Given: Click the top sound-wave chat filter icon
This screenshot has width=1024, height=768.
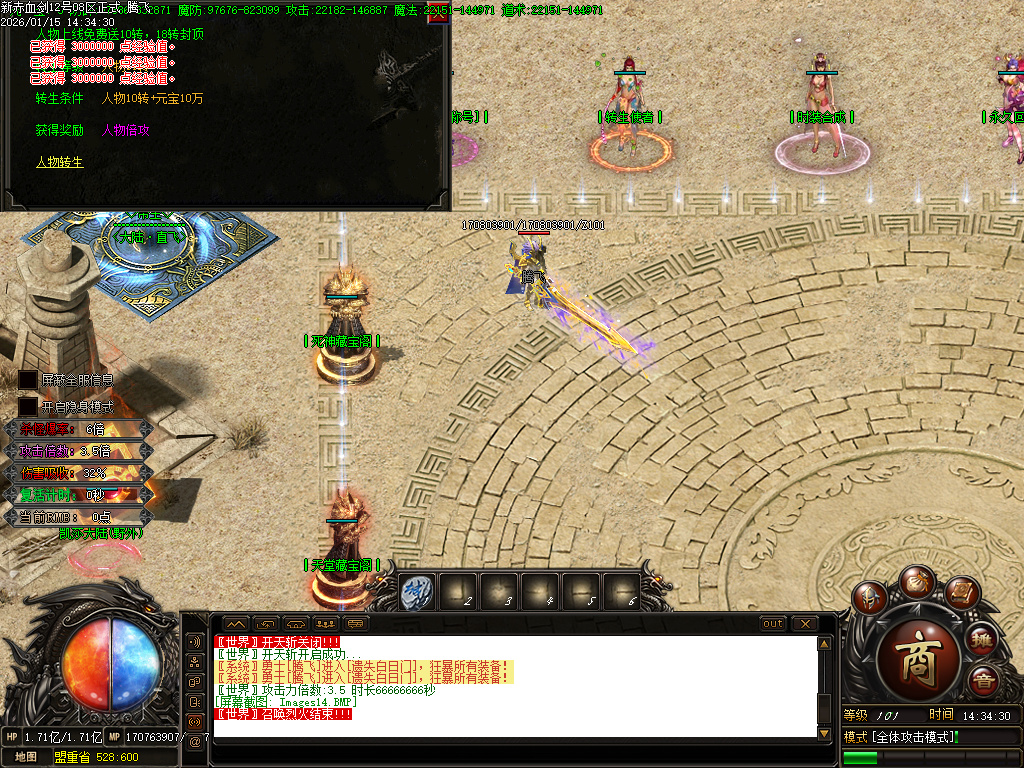Looking at the screenshot, I should click(x=193, y=640).
